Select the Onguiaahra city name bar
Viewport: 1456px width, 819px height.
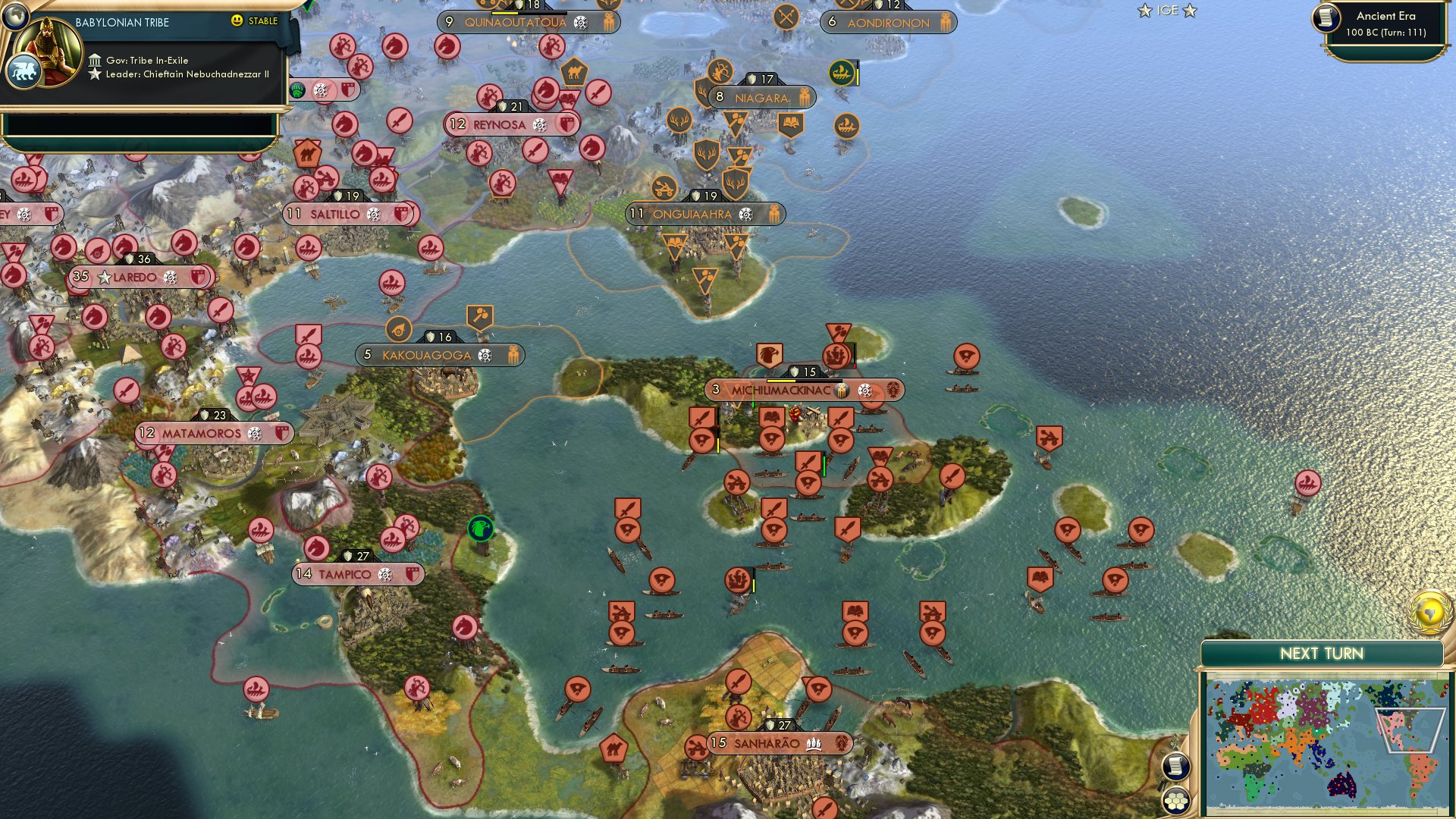click(692, 214)
